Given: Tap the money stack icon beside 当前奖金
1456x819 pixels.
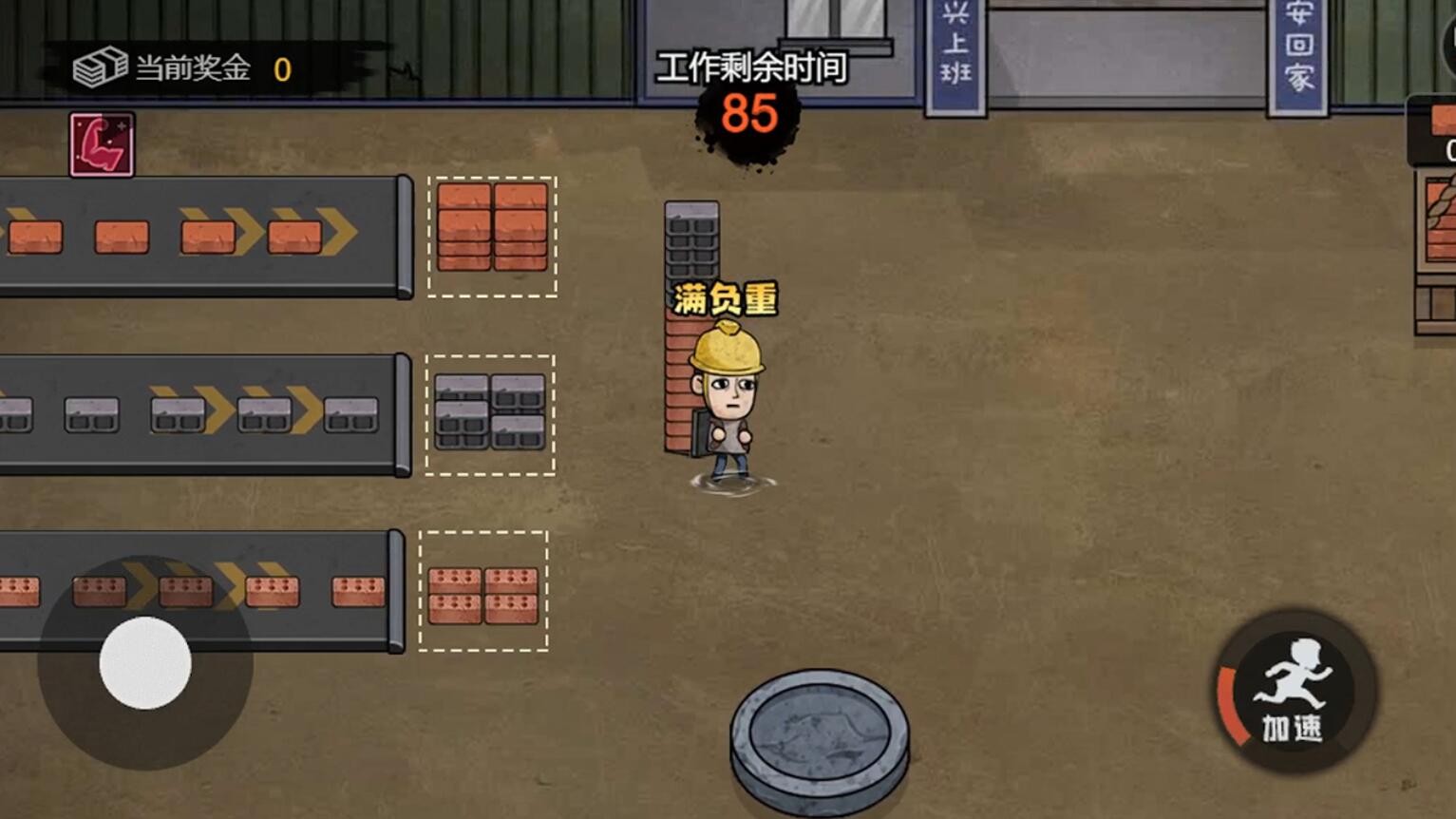Looking at the screenshot, I should tap(100, 66).
